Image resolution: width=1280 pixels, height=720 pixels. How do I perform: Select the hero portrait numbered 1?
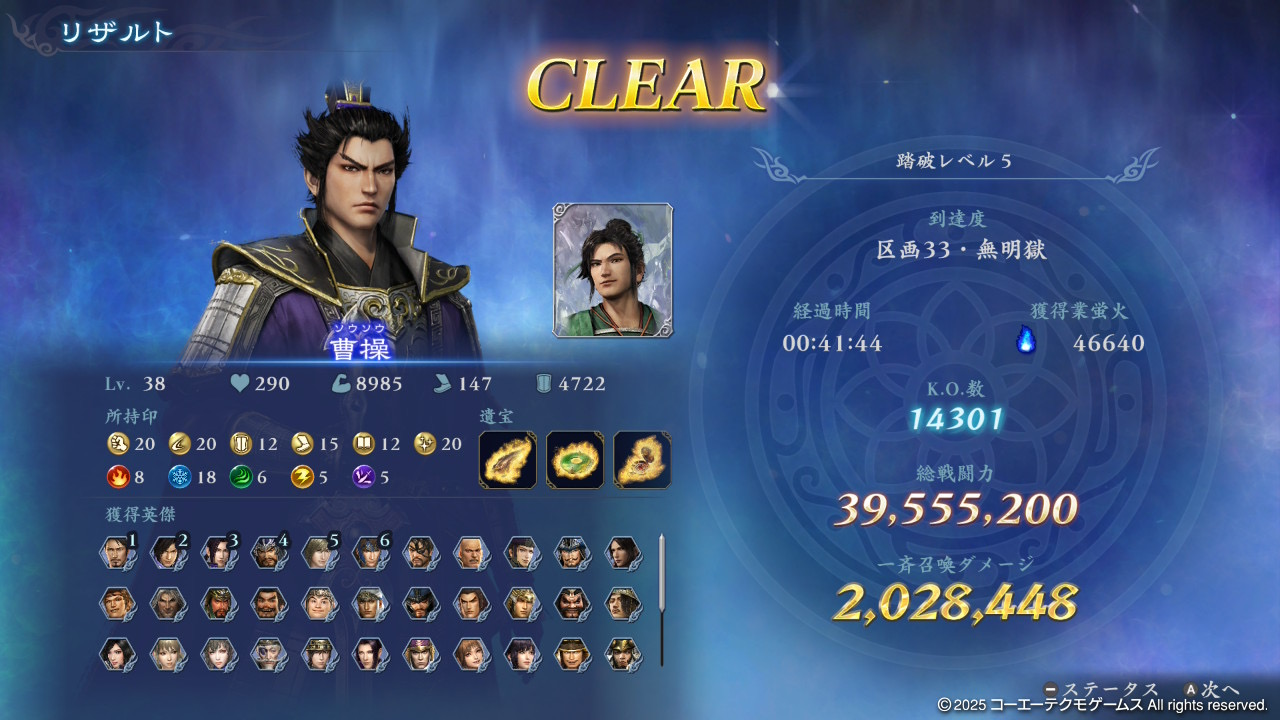[x=117, y=552]
